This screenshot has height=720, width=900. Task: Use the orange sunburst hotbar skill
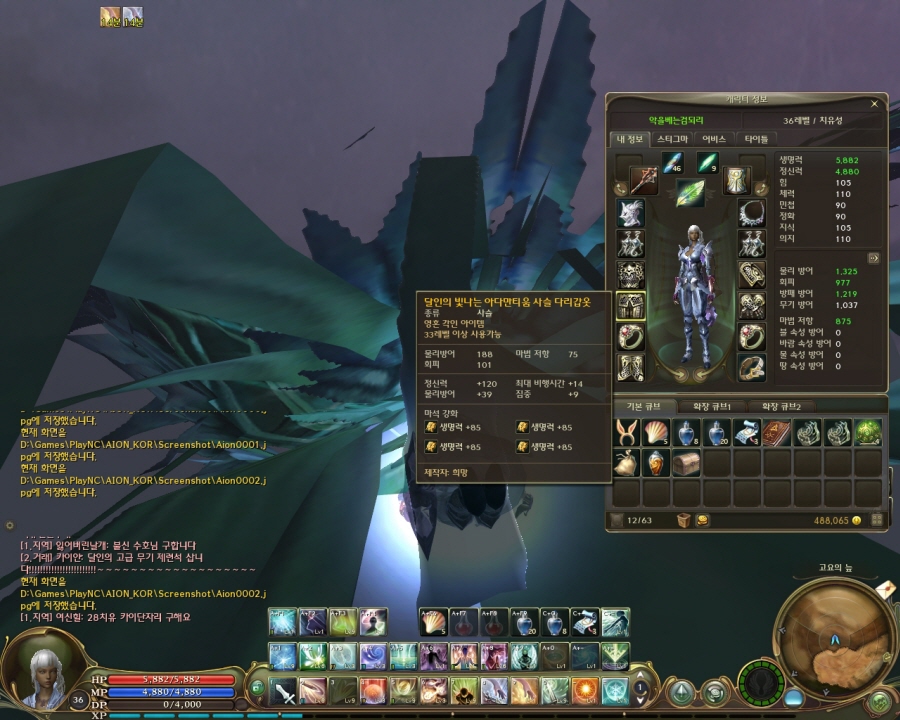(x=585, y=690)
